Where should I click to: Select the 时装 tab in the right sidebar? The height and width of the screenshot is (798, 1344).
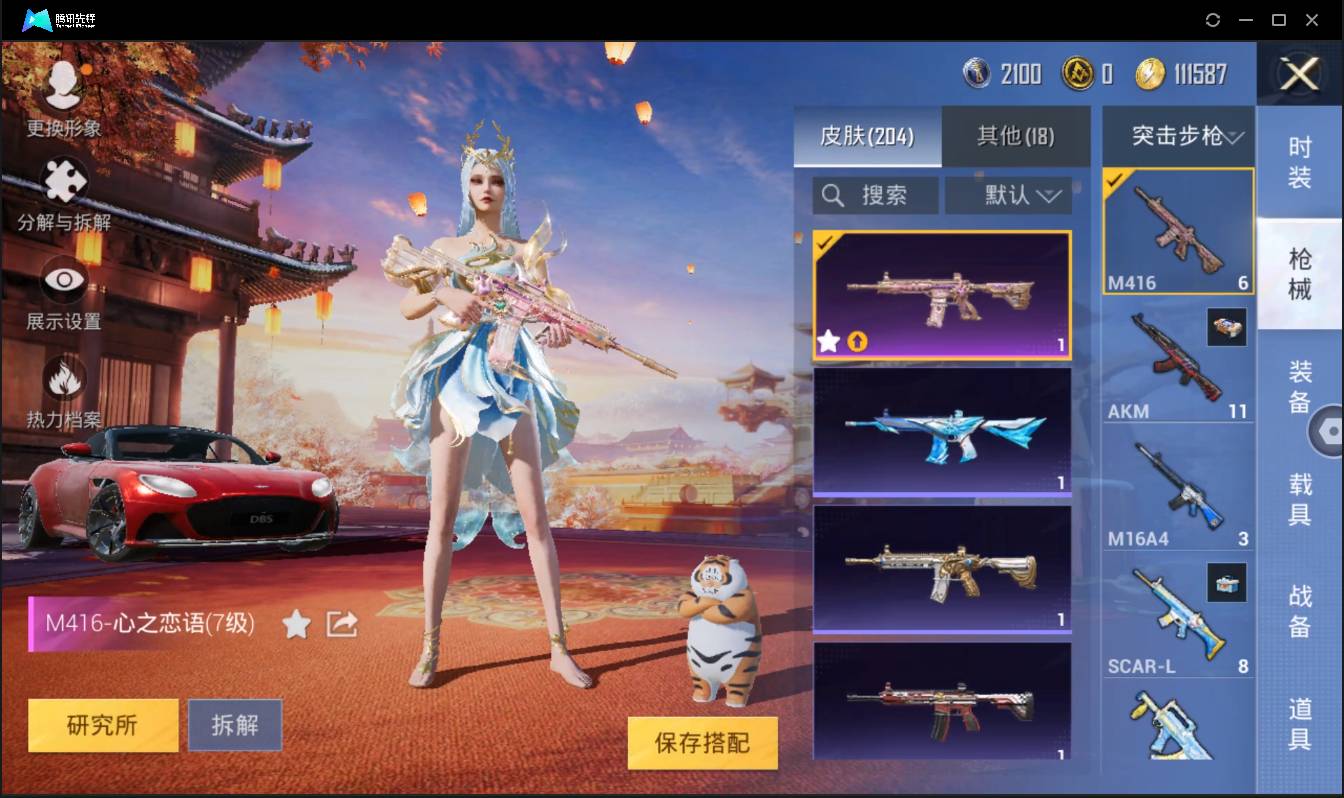tap(1300, 160)
